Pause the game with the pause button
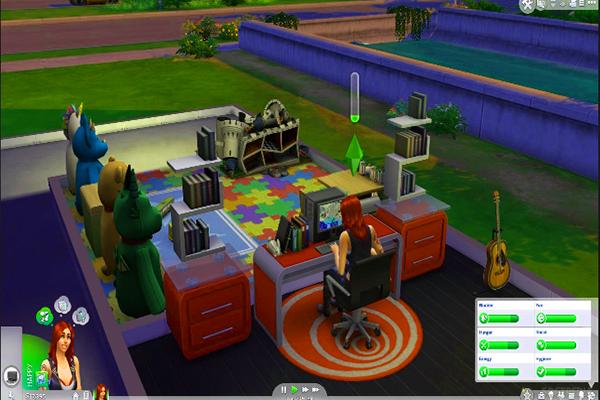 coord(285,389)
